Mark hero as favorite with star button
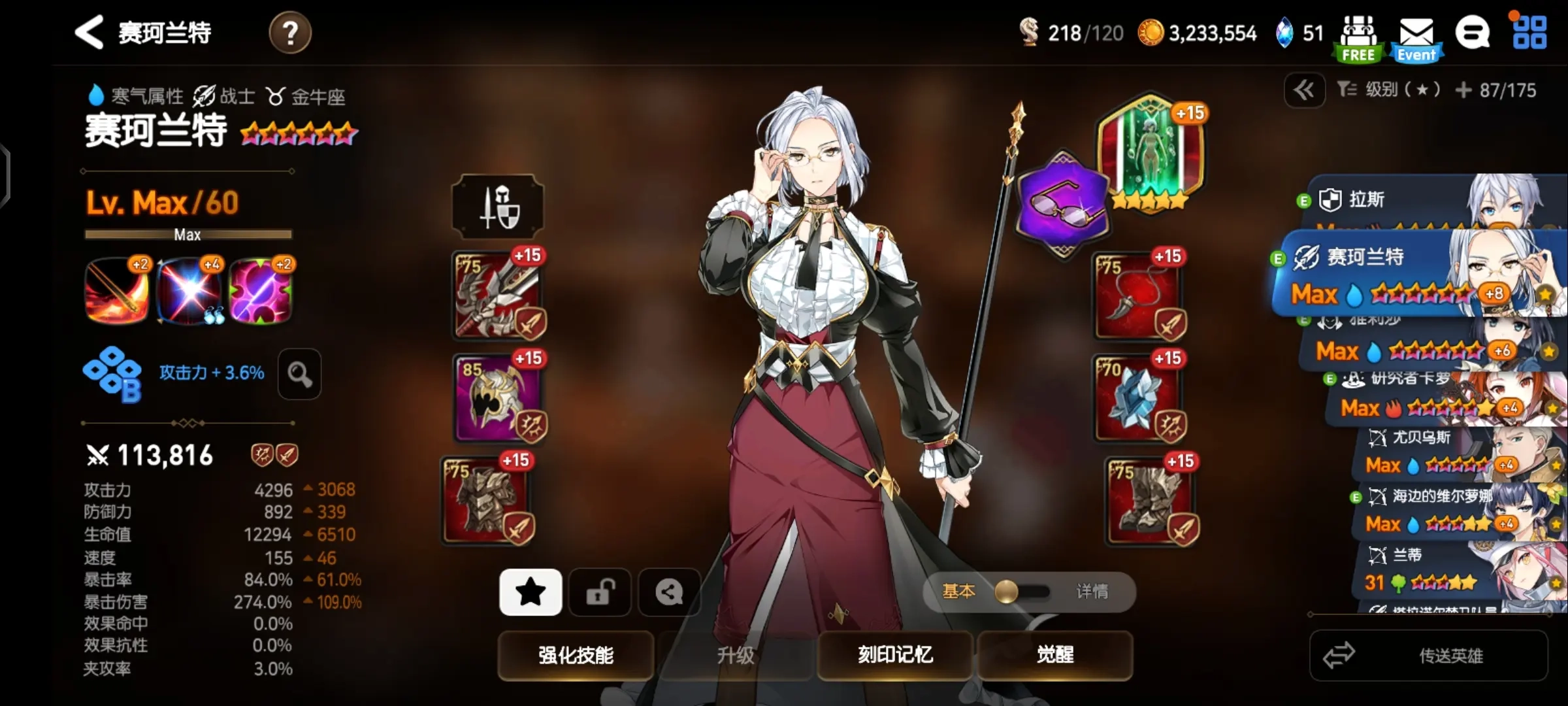 tap(531, 592)
